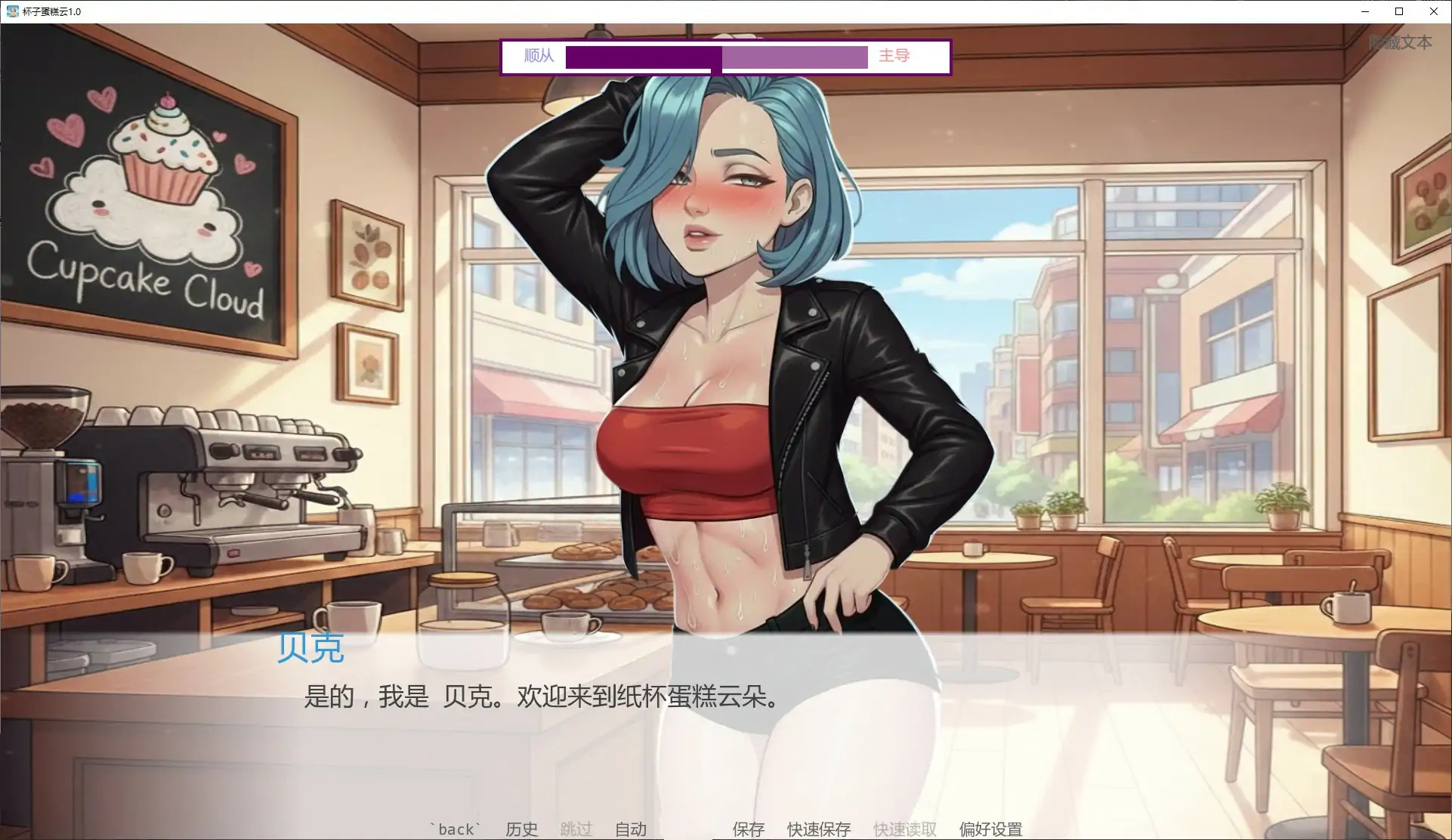Click `back` to rewind to previous dialogue
1452x840 pixels.
click(x=453, y=829)
